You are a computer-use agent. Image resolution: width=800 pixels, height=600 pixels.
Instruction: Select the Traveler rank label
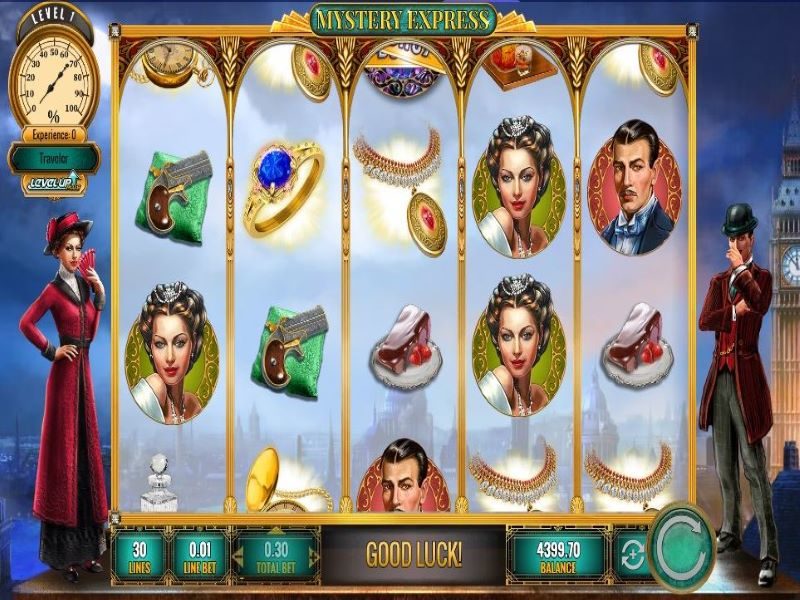pyautogui.click(x=54, y=157)
